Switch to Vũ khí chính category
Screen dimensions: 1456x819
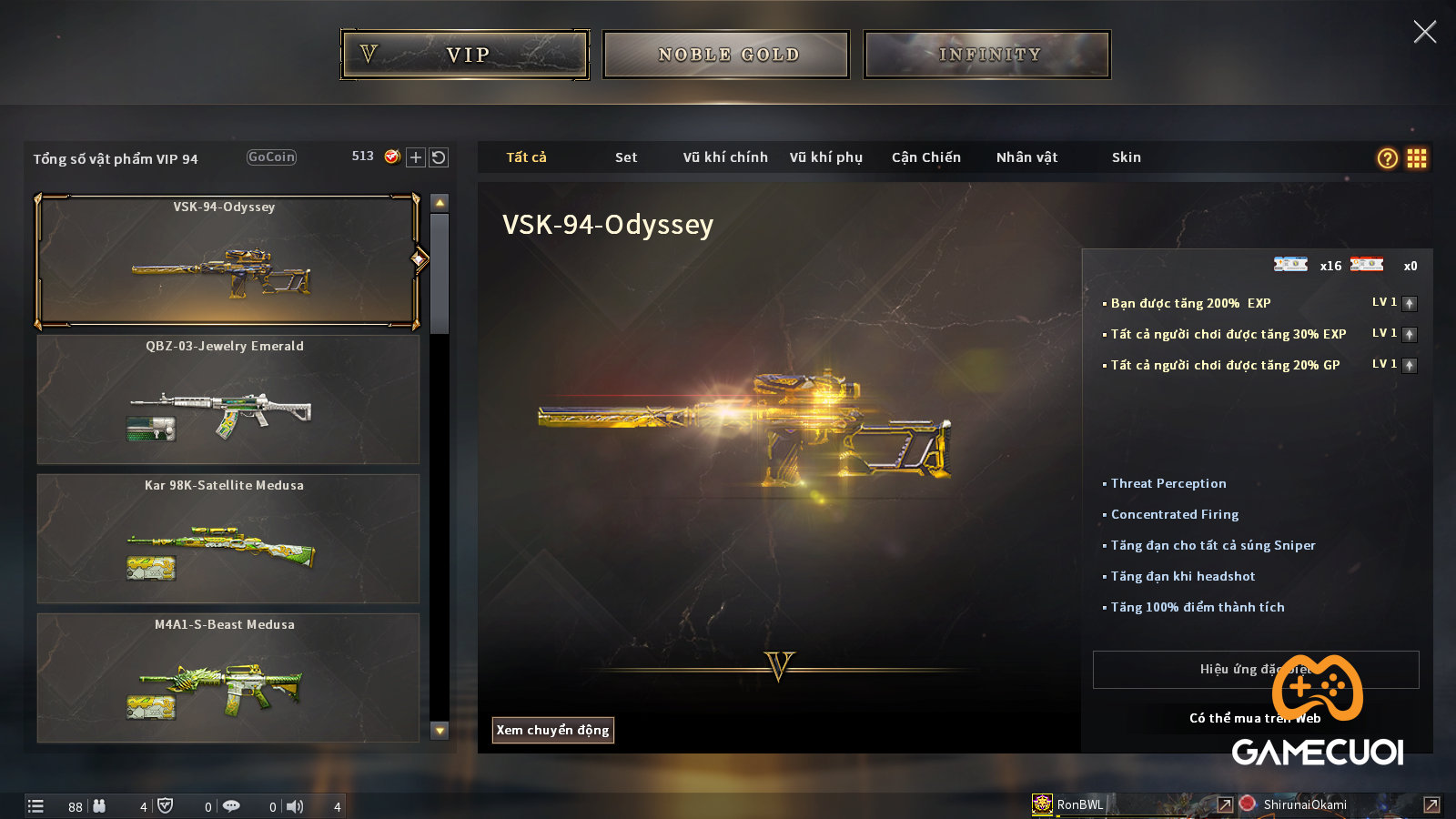(725, 157)
